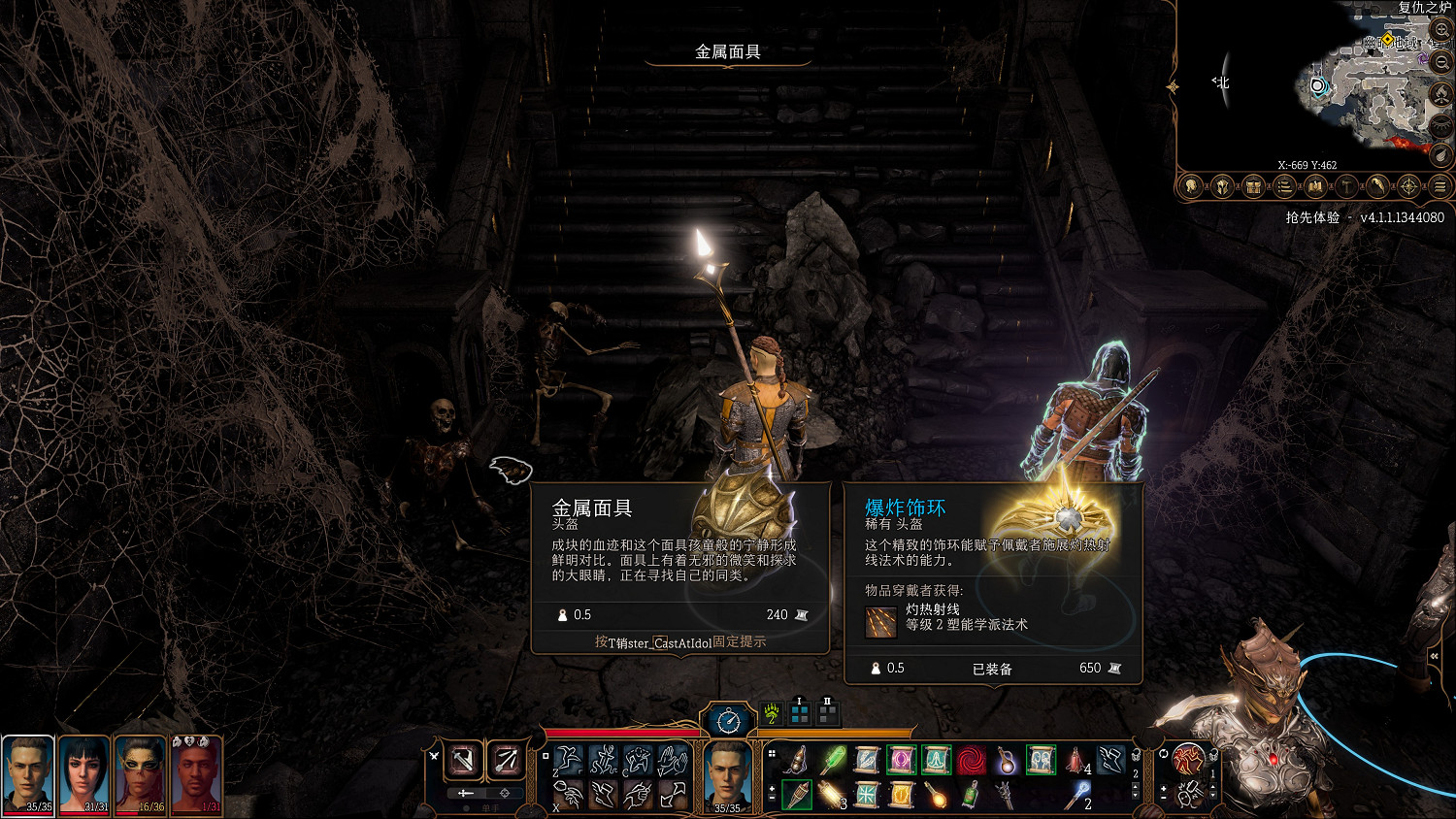Screen dimensions: 1456x819
Task: Expand the hotbar with the plus button
Action: (x=772, y=790)
